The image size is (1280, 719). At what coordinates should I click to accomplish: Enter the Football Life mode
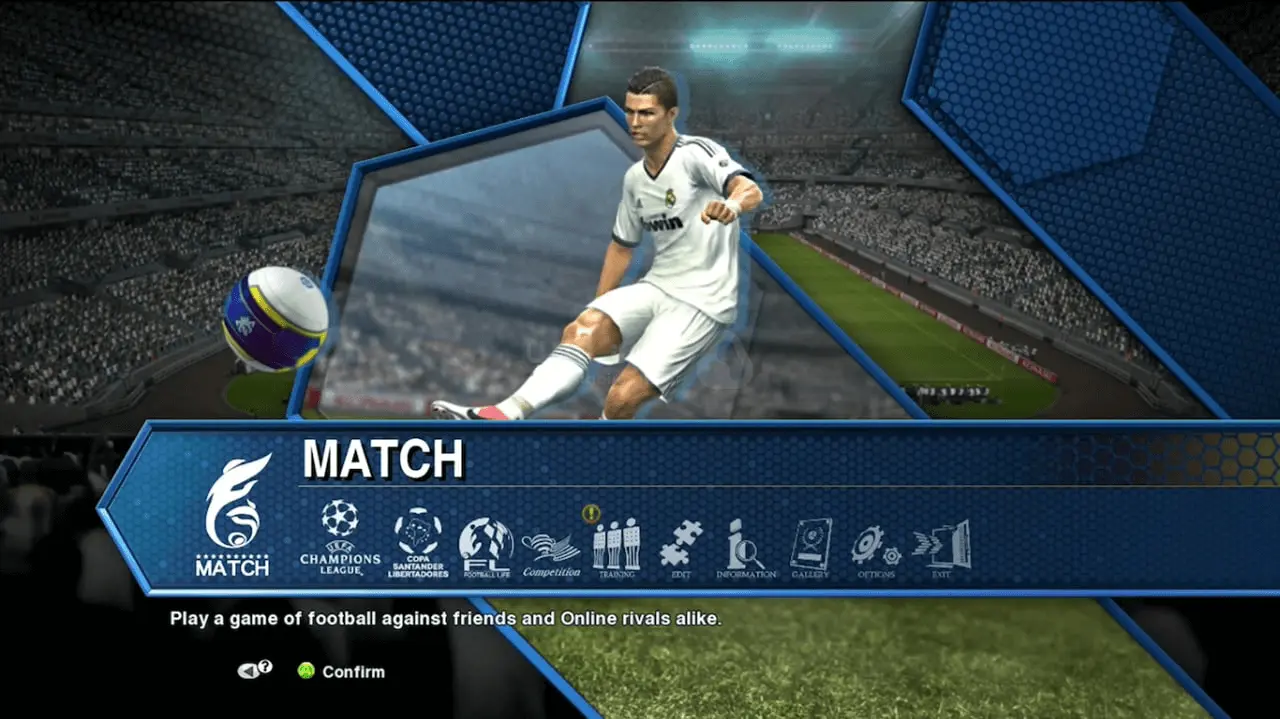[486, 546]
